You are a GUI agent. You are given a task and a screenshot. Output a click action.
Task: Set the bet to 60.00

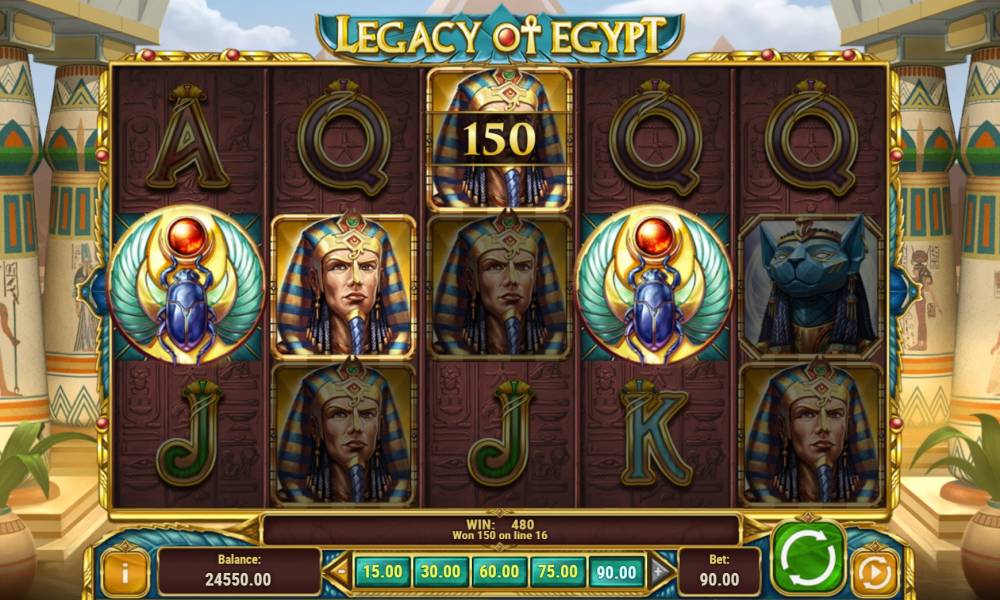(x=499, y=572)
